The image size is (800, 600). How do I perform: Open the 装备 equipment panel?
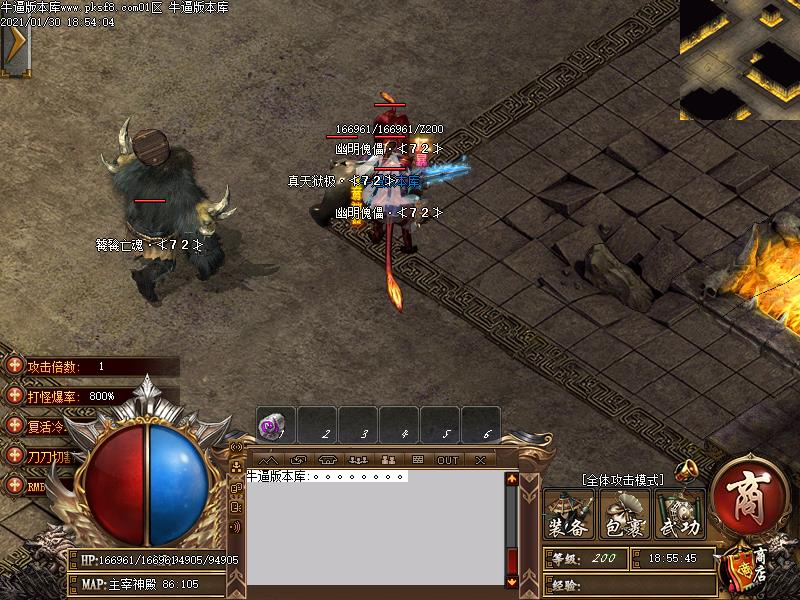click(569, 514)
